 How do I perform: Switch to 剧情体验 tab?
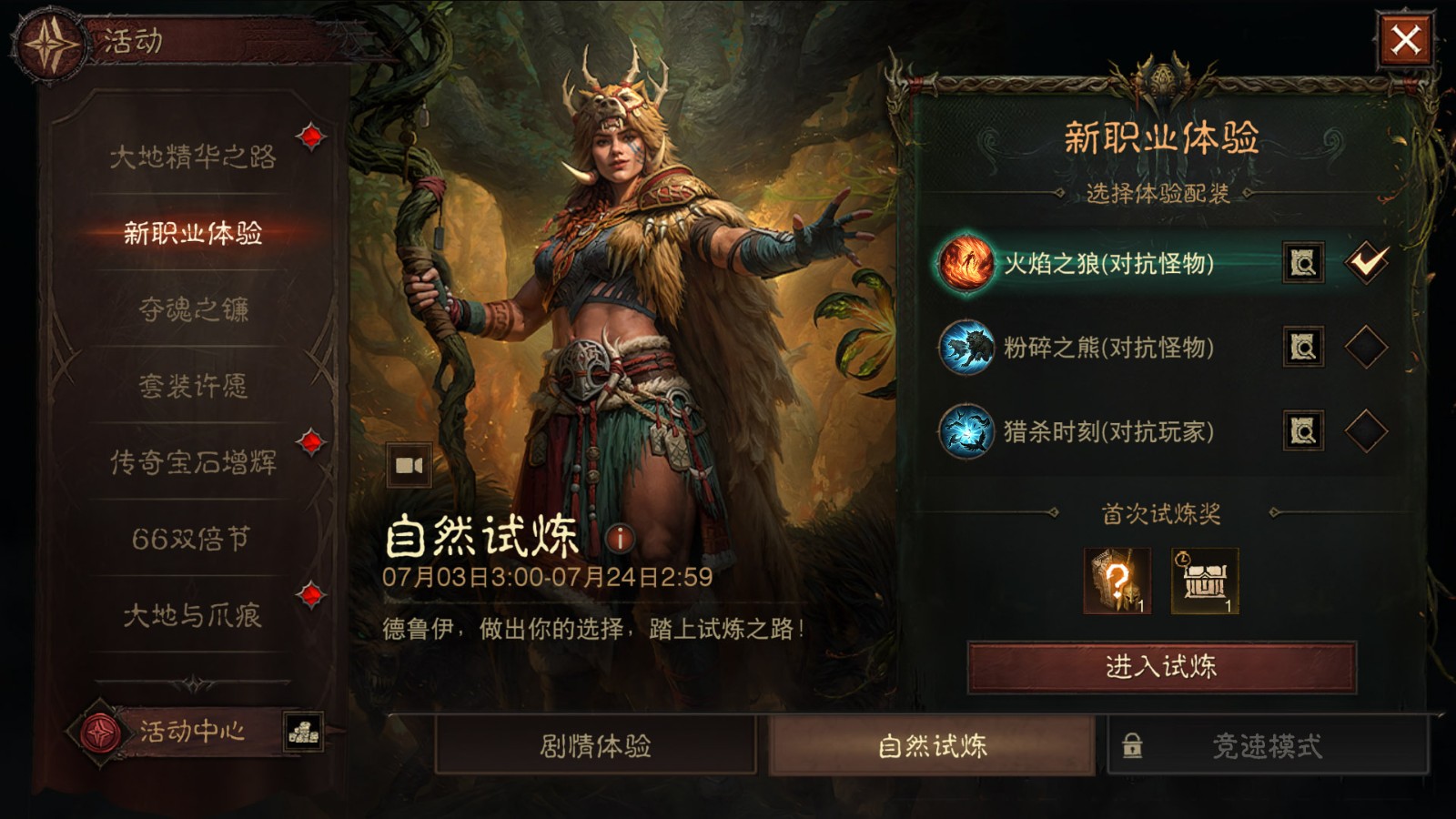coord(596,746)
